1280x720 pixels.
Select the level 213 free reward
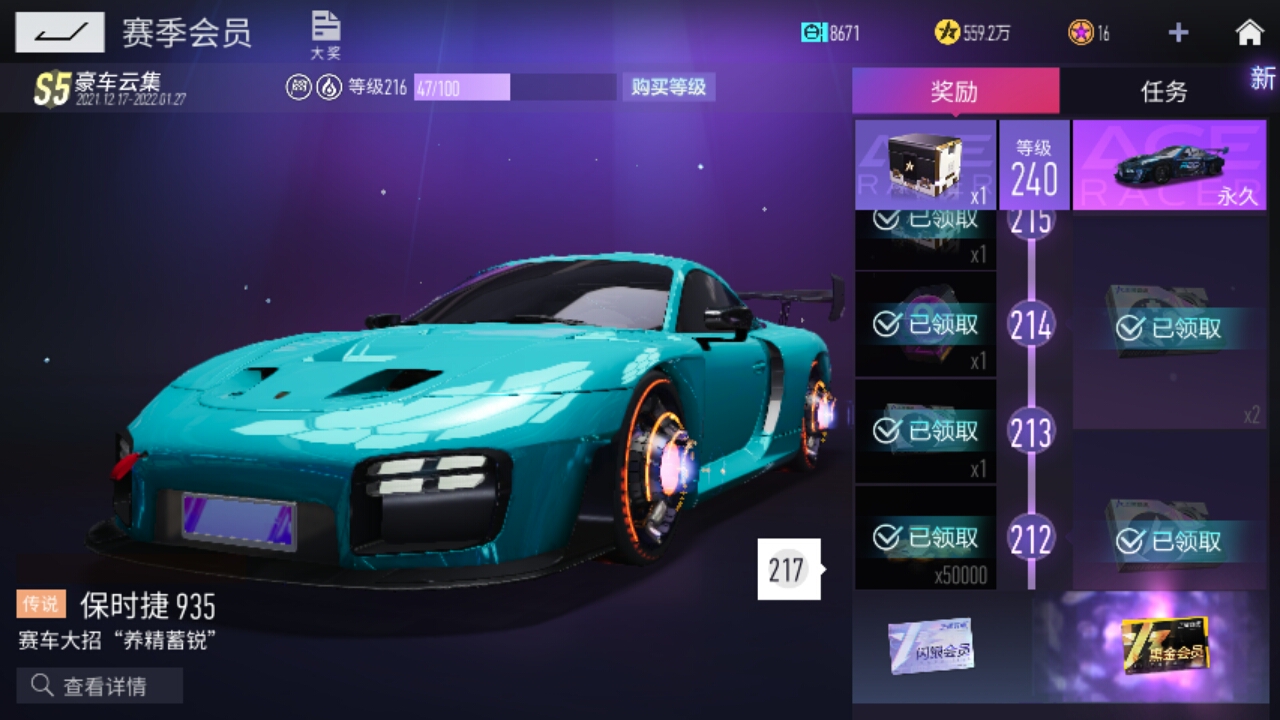coord(925,431)
